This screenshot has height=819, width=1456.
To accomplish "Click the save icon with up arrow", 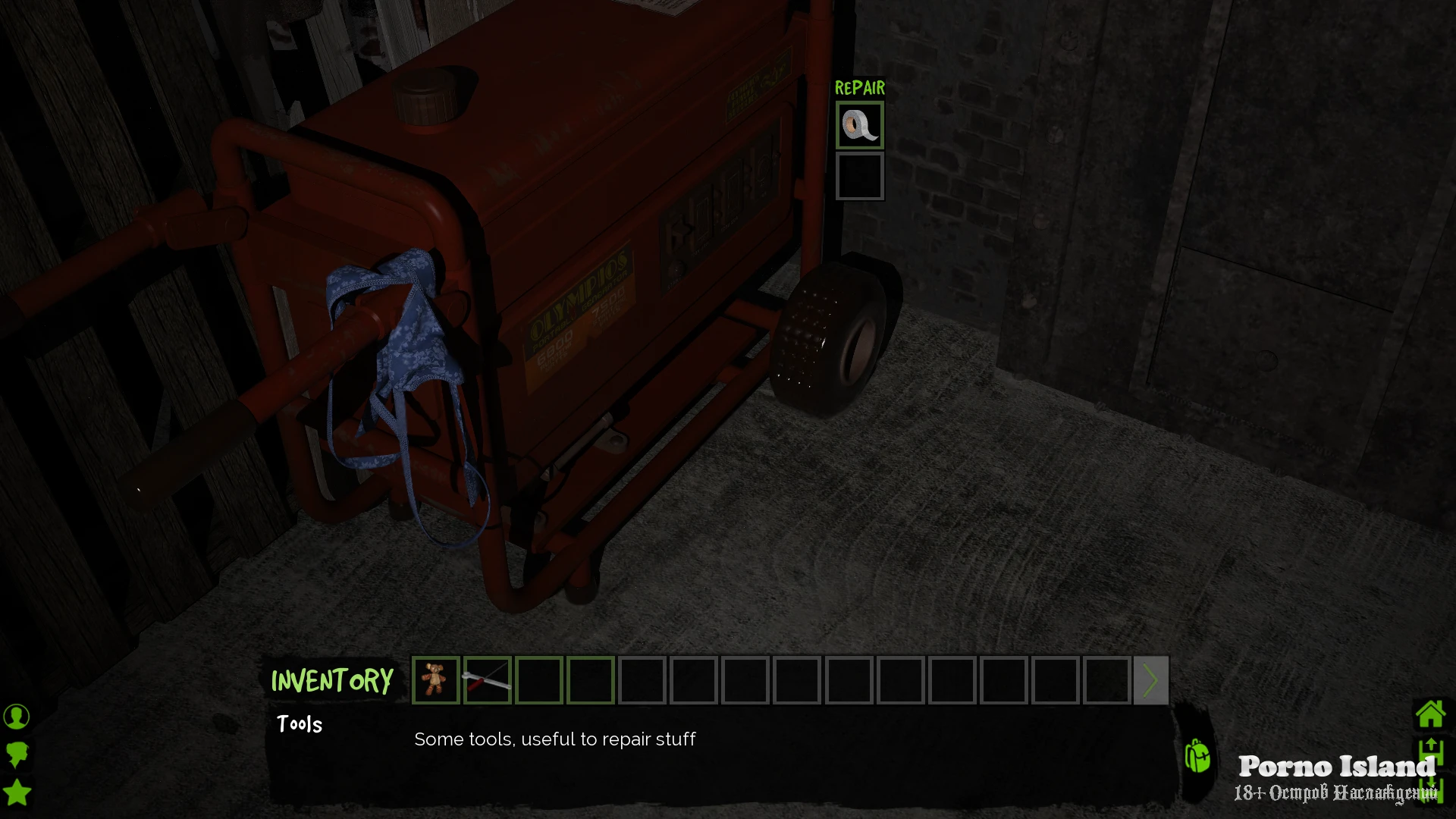I will 1430,753.
